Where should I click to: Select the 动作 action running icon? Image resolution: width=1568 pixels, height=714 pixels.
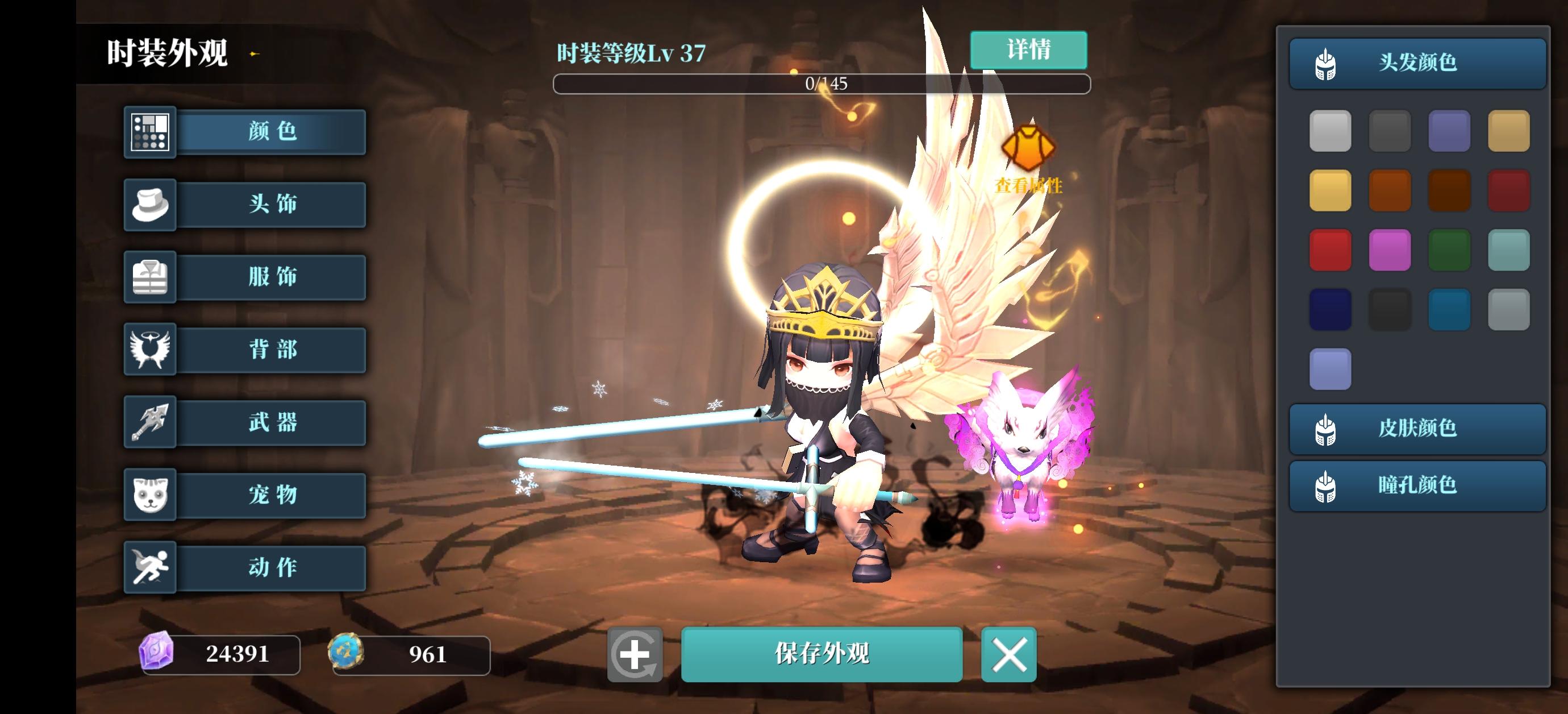(149, 567)
